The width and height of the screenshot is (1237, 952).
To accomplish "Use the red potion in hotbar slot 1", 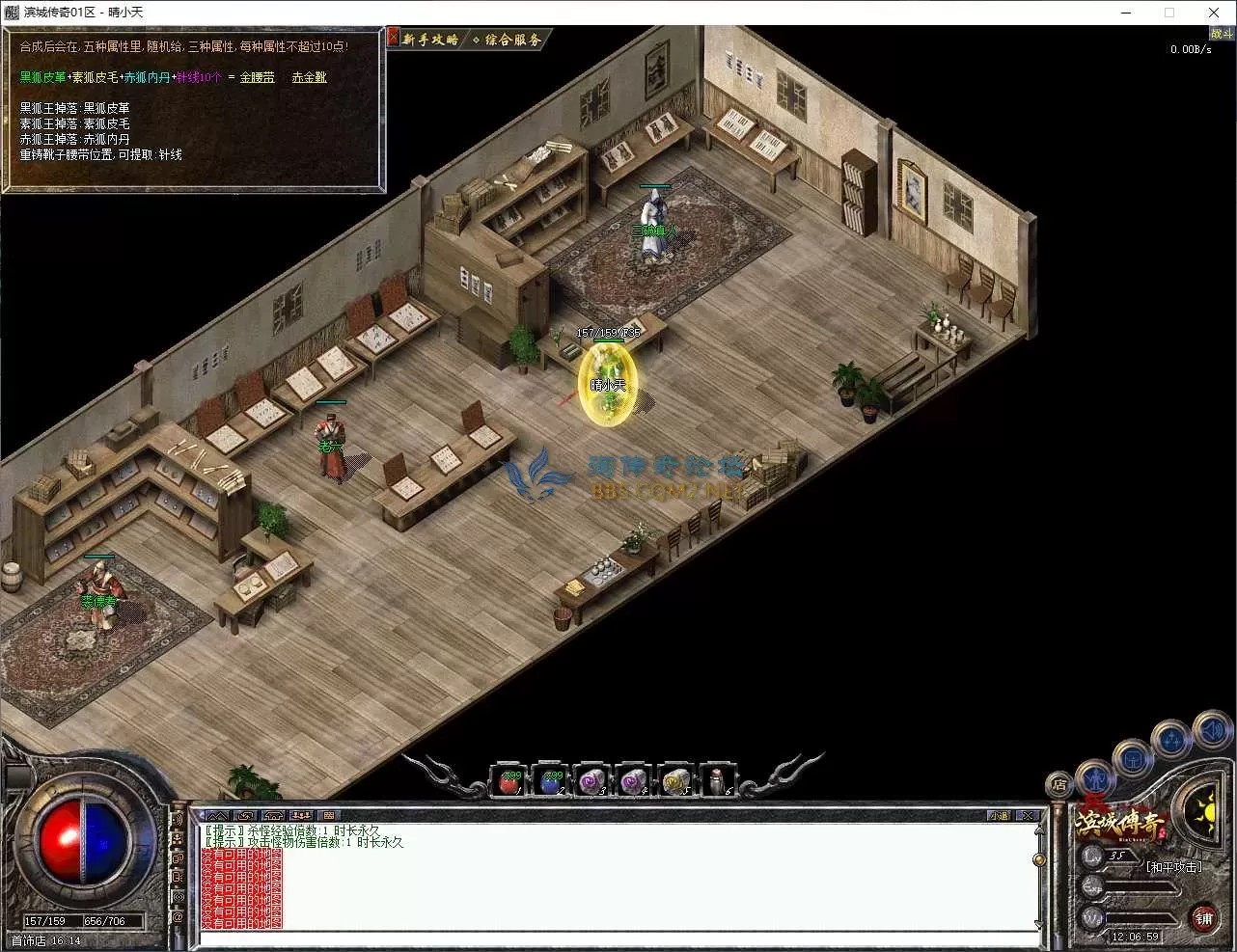I will click(509, 781).
